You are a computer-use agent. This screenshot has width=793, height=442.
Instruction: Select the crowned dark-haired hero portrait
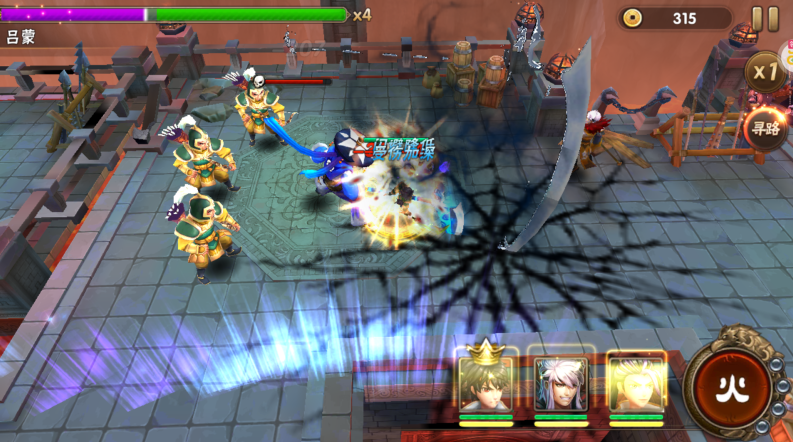486,384
